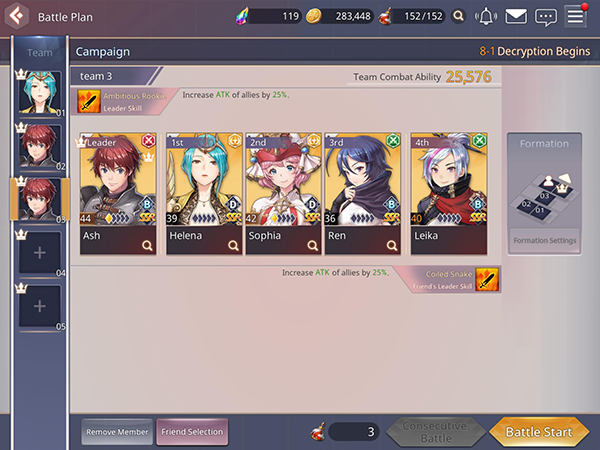Open the chat speech bubble
The height and width of the screenshot is (450, 600).
click(545, 16)
